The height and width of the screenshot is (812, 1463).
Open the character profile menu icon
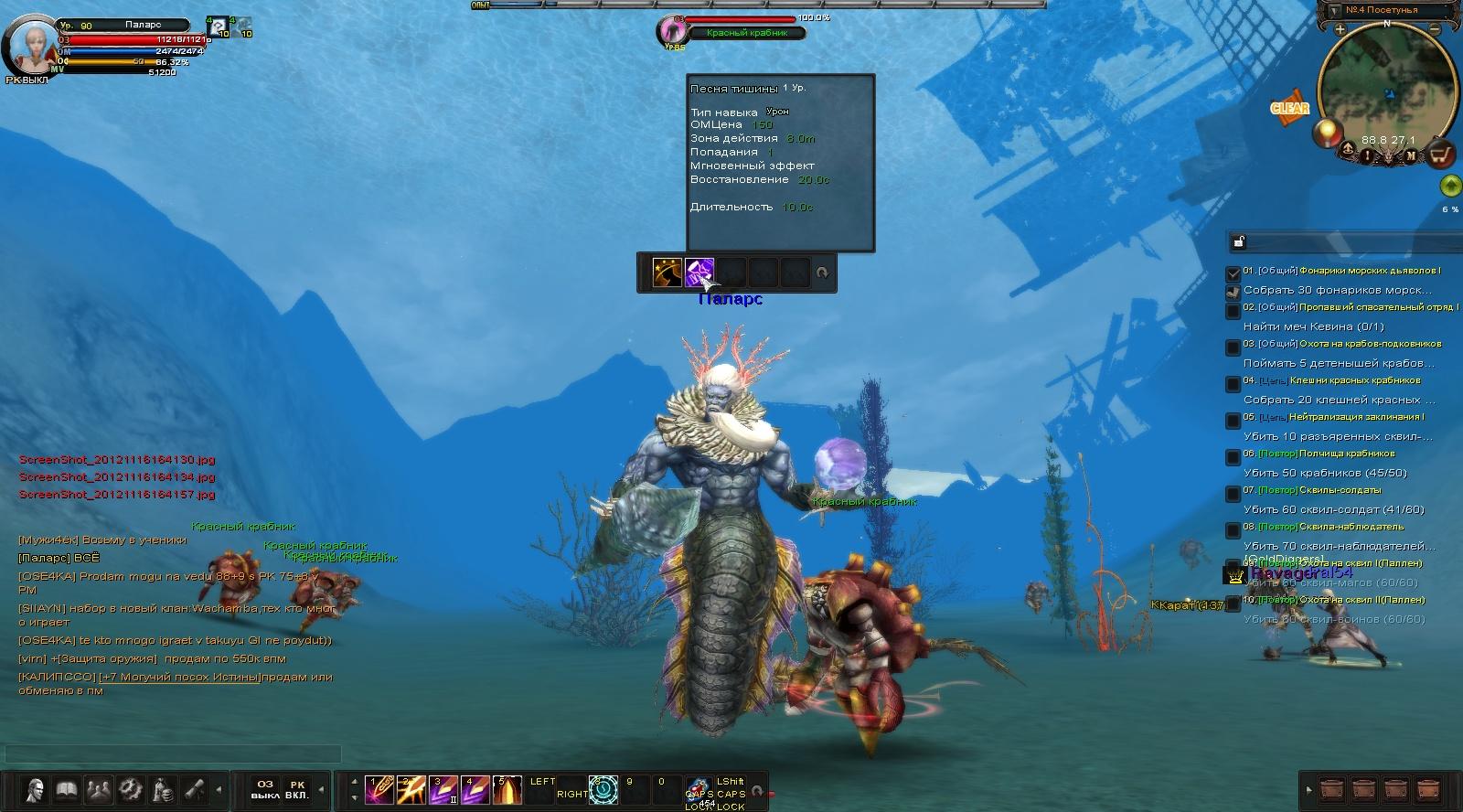click(36, 788)
